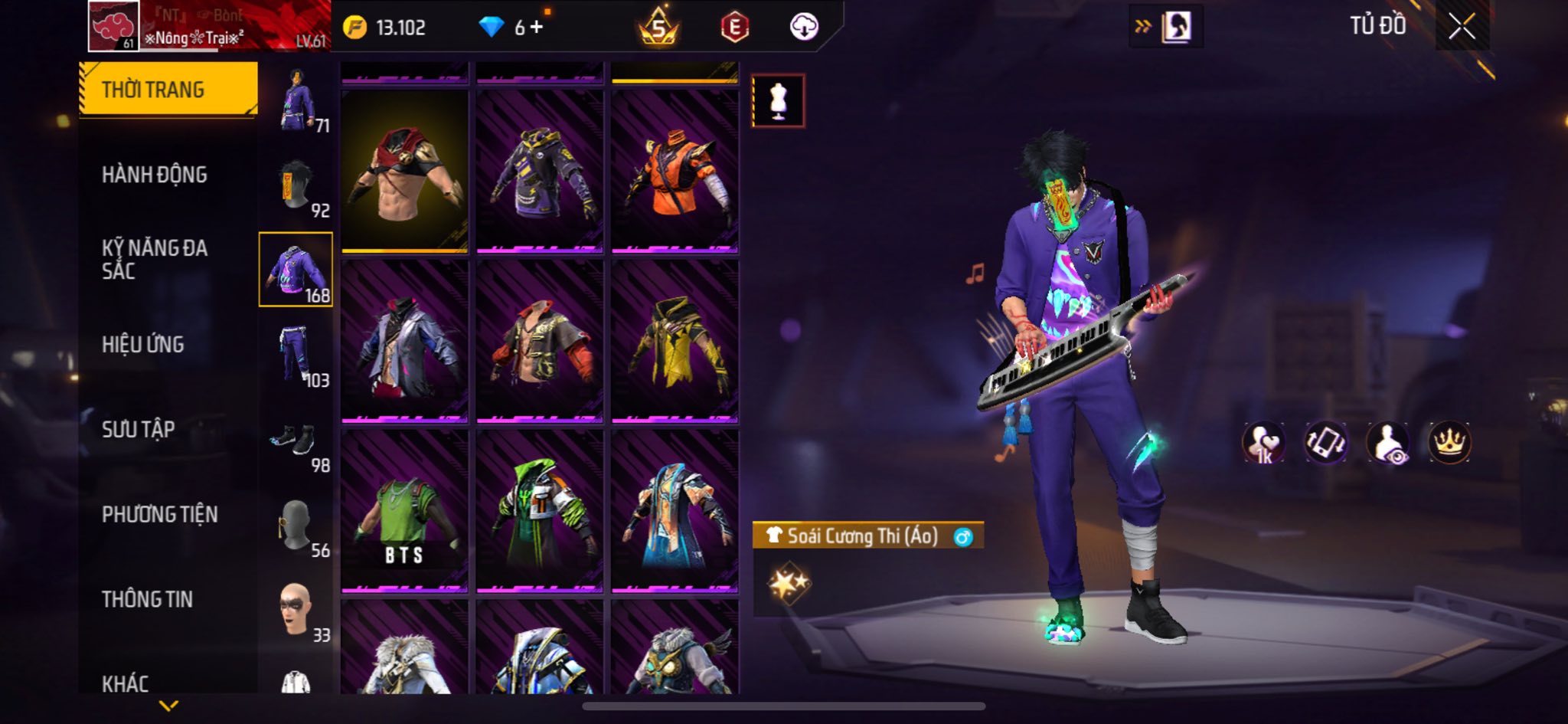Click the cloud download icon

(x=803, y=28)
